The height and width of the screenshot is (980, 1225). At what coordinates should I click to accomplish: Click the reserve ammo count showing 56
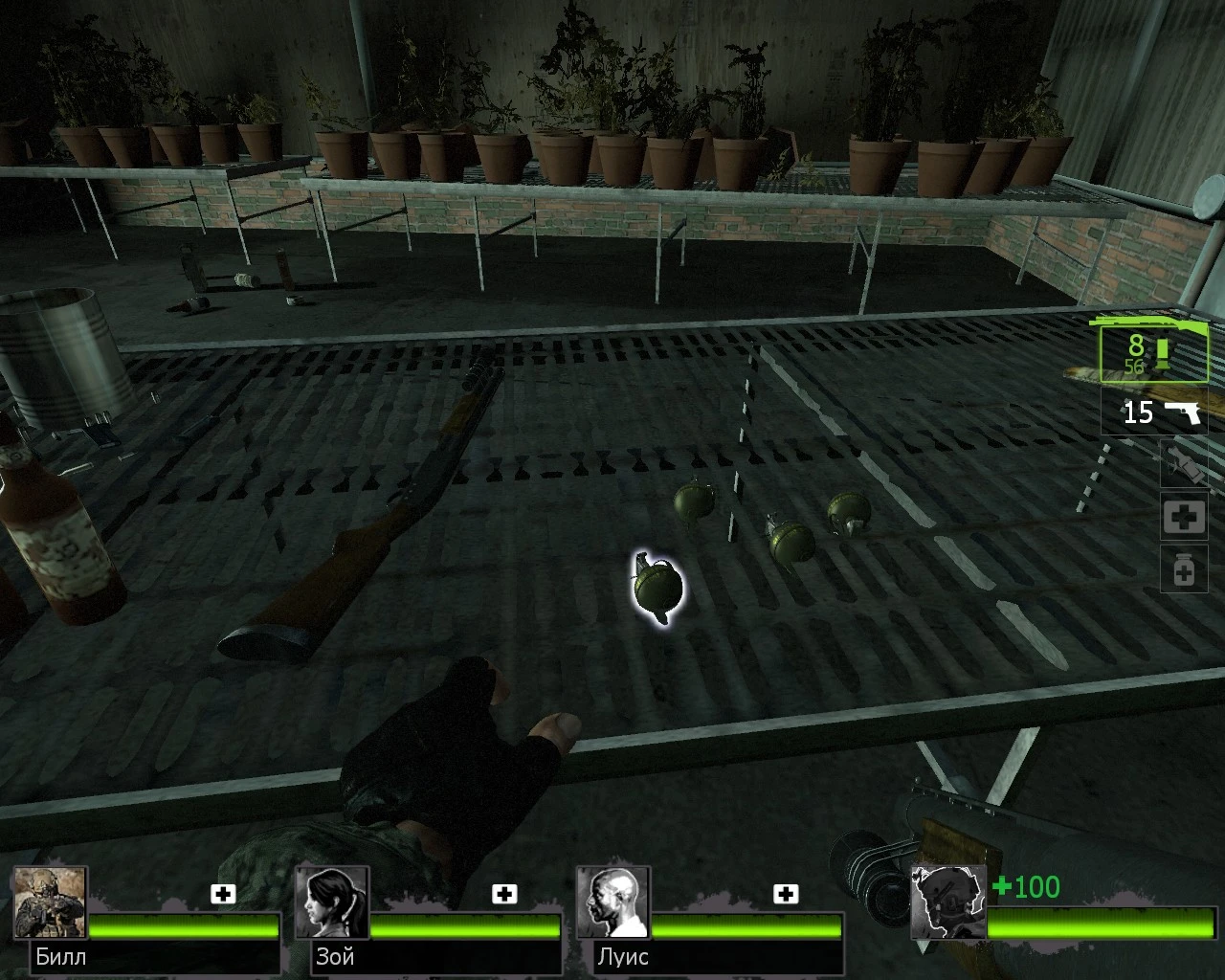point(1135,365)
